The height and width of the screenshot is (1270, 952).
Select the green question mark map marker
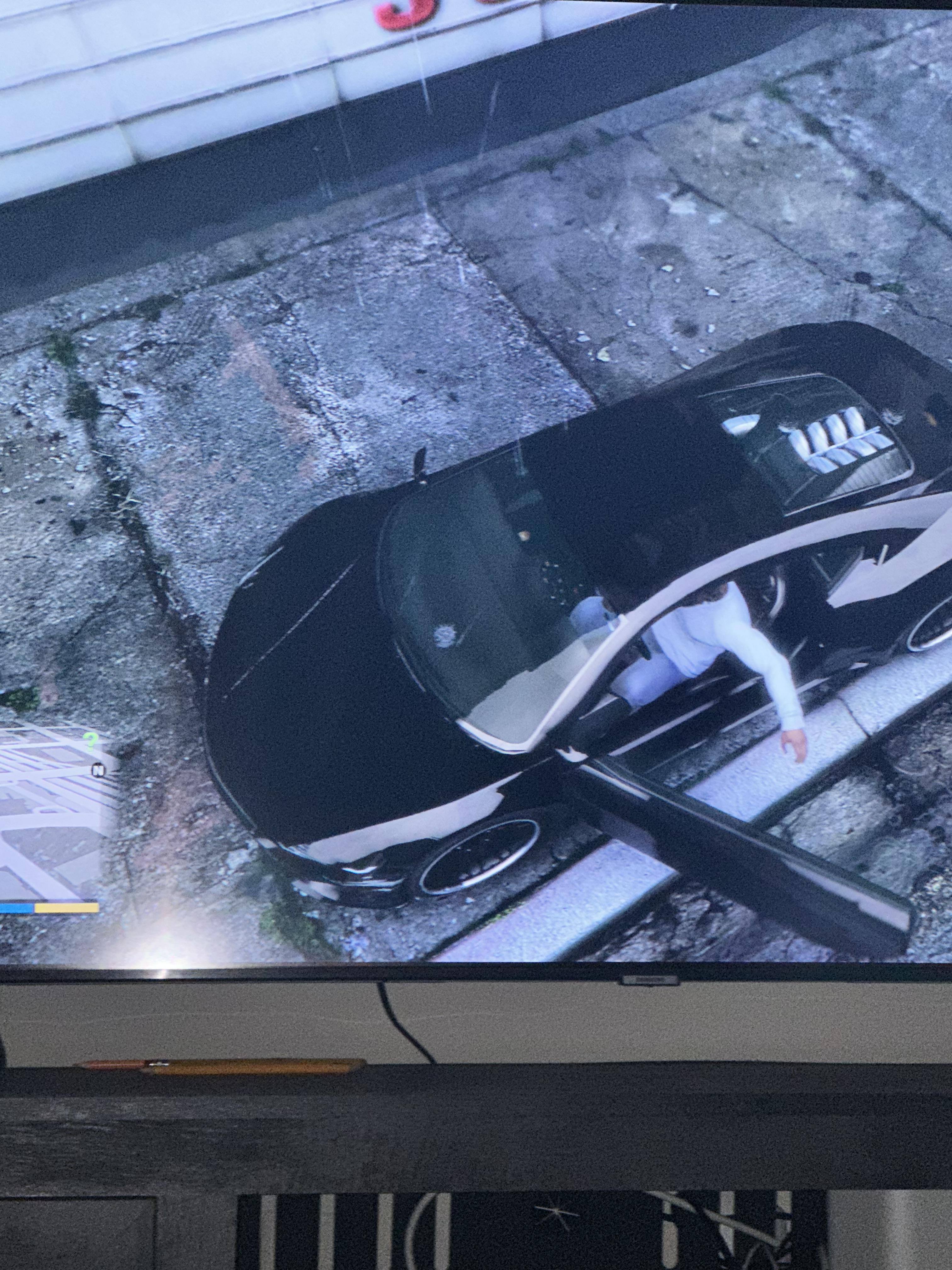[x=90, y=741]
